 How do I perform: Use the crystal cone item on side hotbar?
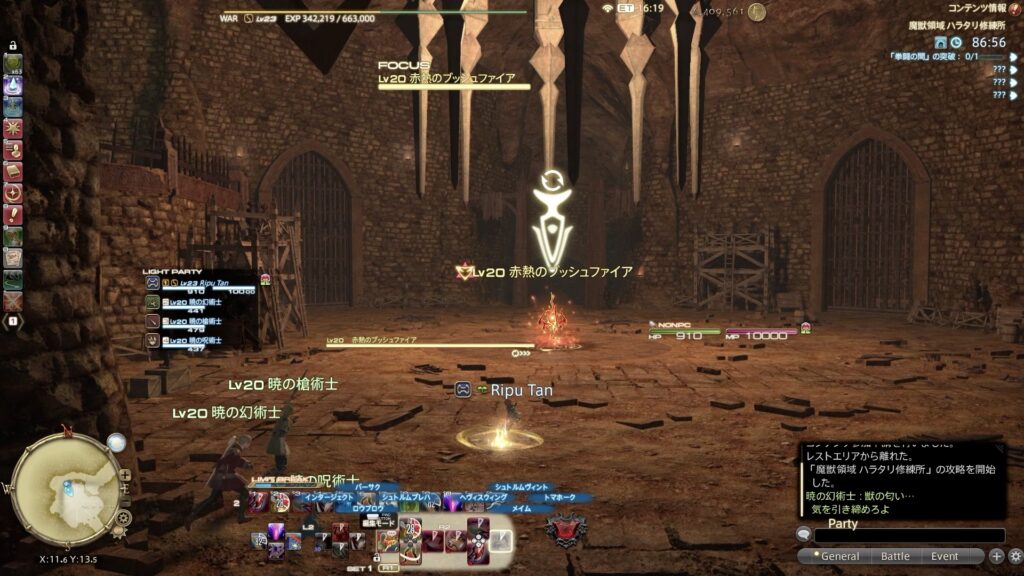coord(13,86)
